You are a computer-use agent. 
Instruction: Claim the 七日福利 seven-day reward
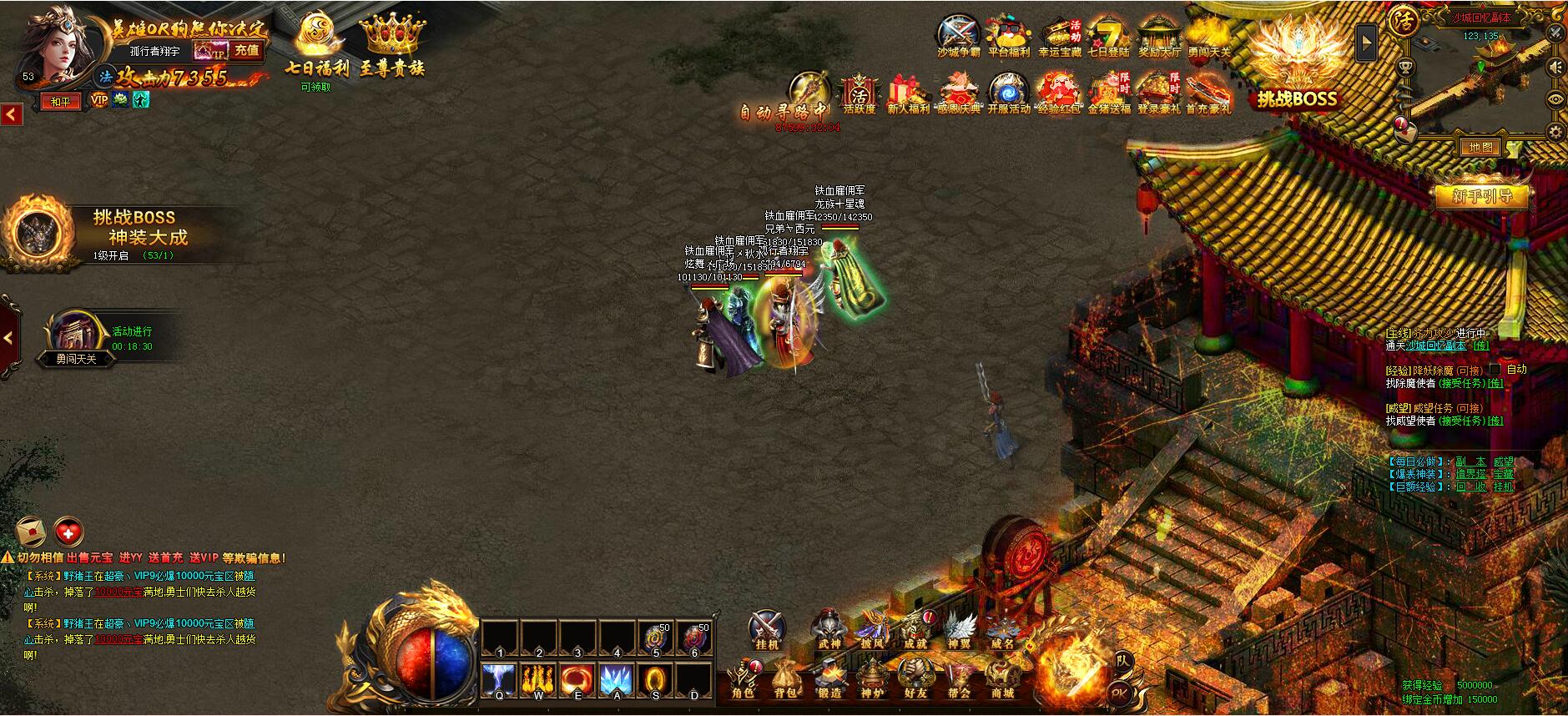point(315,46)
